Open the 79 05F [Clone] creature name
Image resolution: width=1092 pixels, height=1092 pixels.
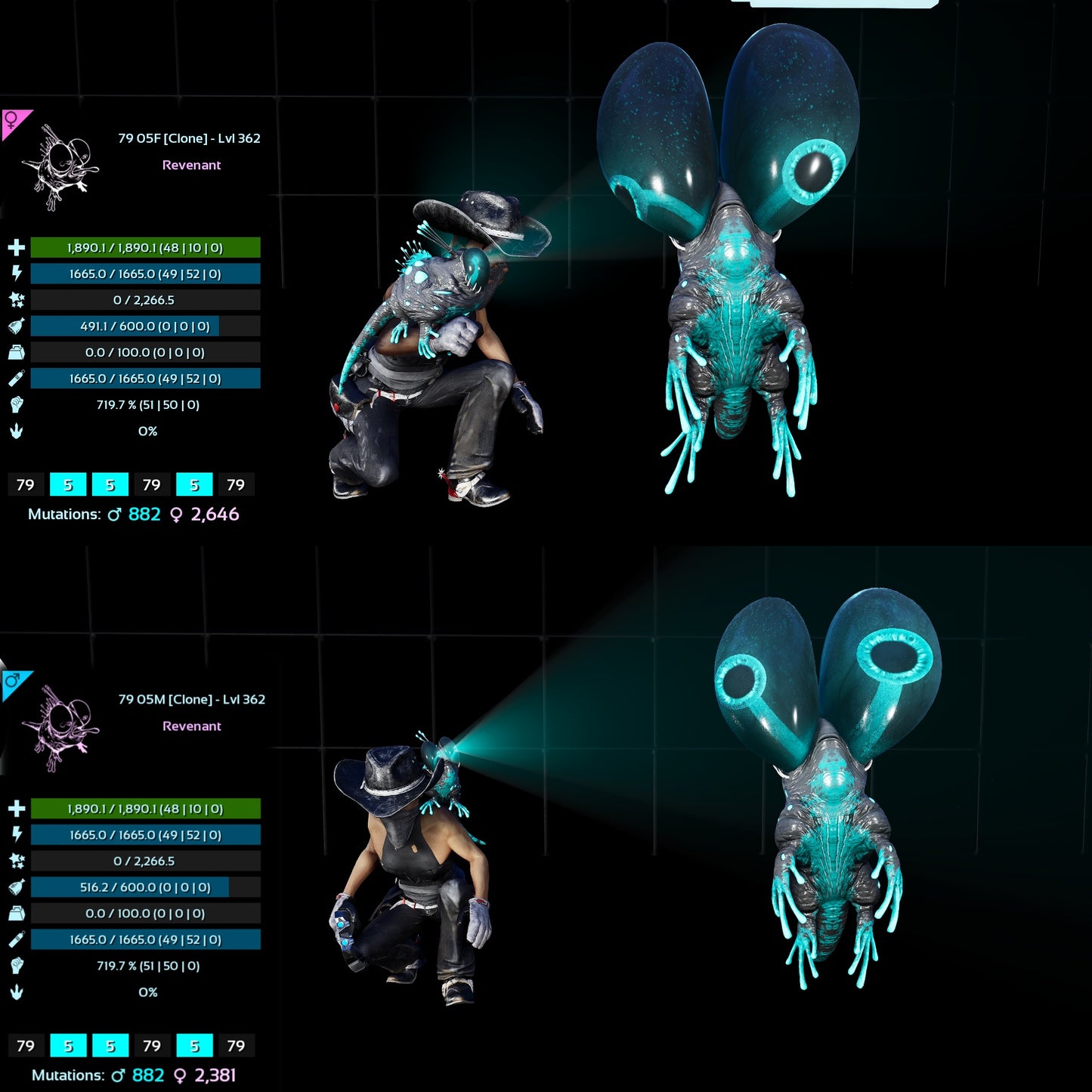189,138
